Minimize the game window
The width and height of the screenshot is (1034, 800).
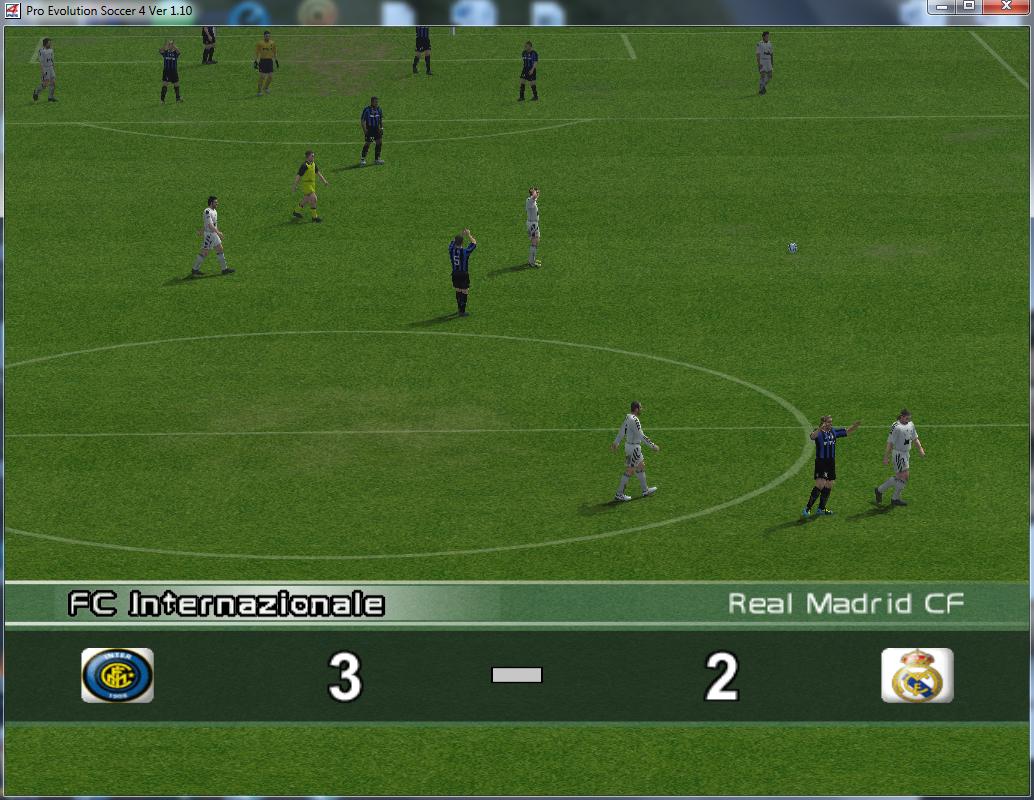coord(942,7)
